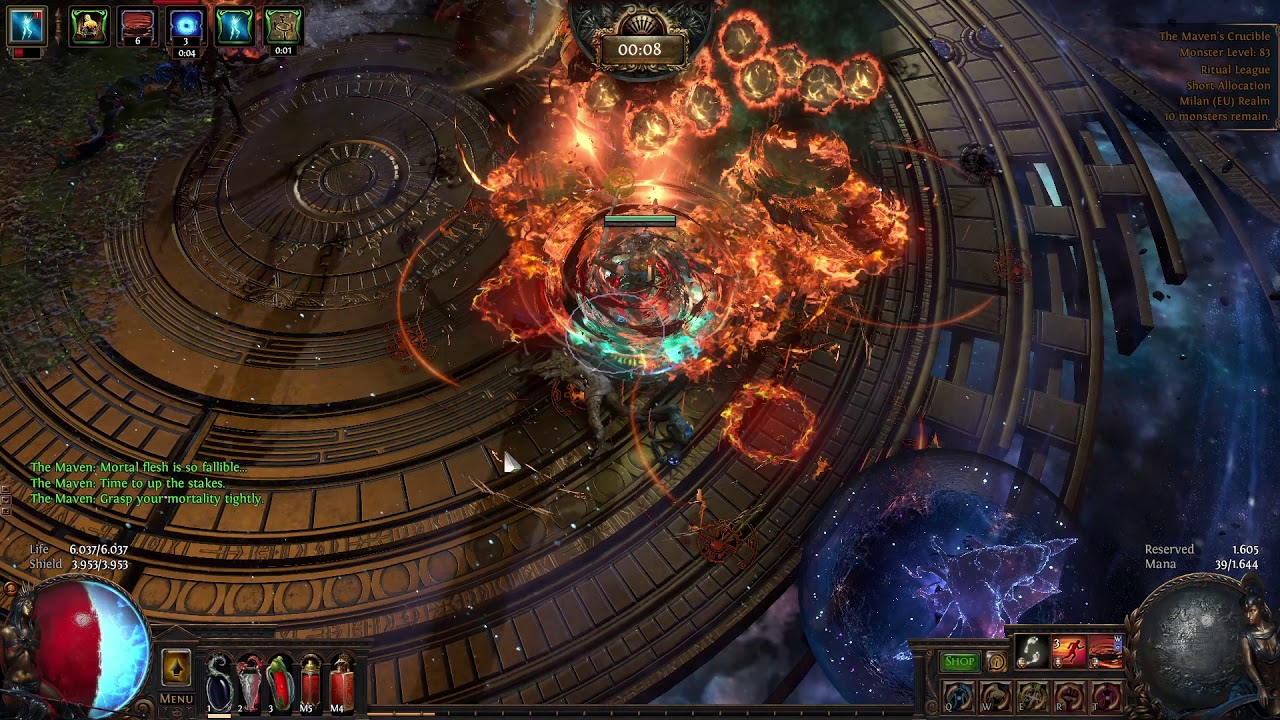Activate the fist skill on R
Screen dimensions: 1280x720
pyautogui.click(x=1069, y=696)
